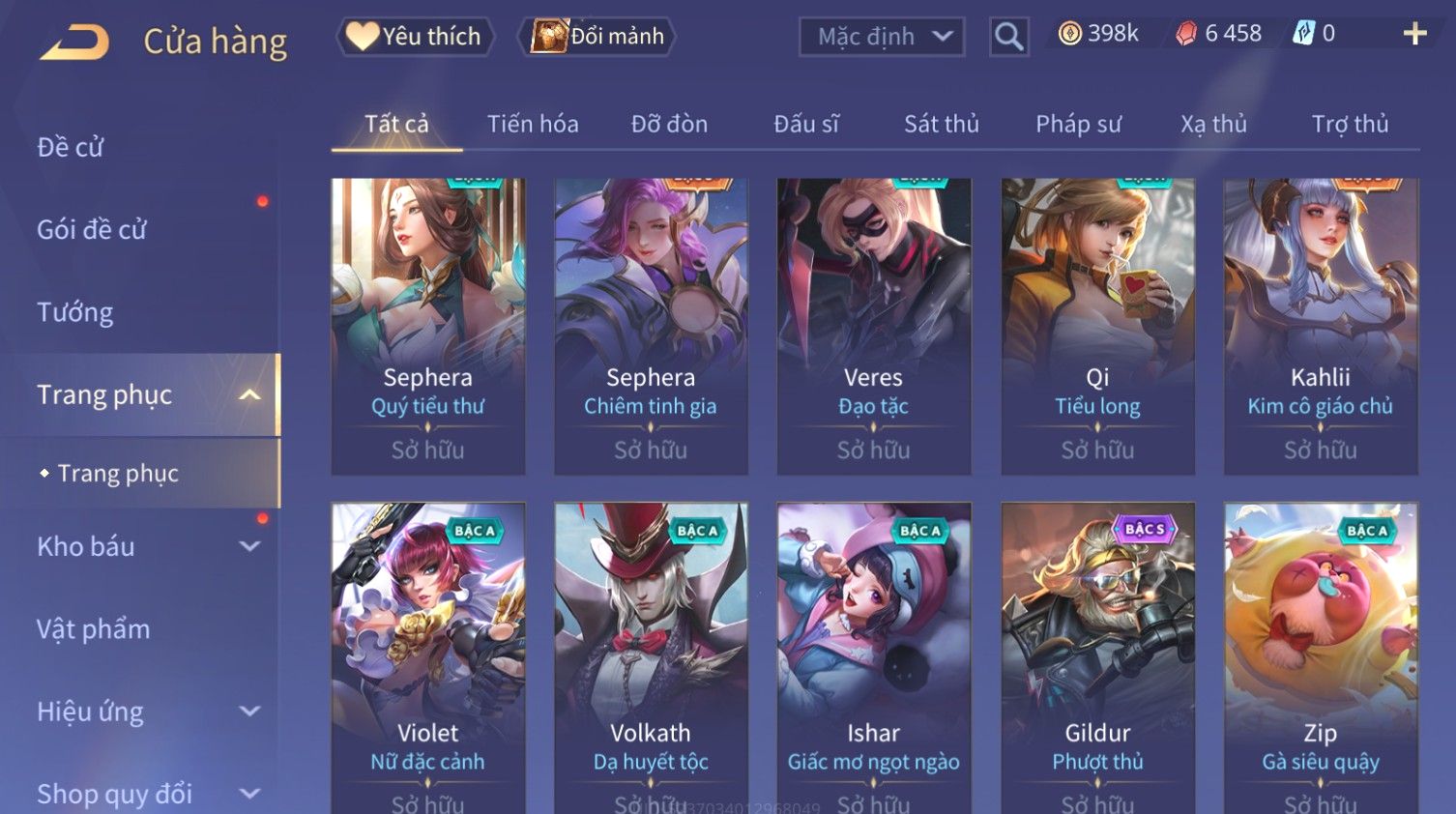Pick the Zip Gà siêu quậy skin

tap(1320, 657)
